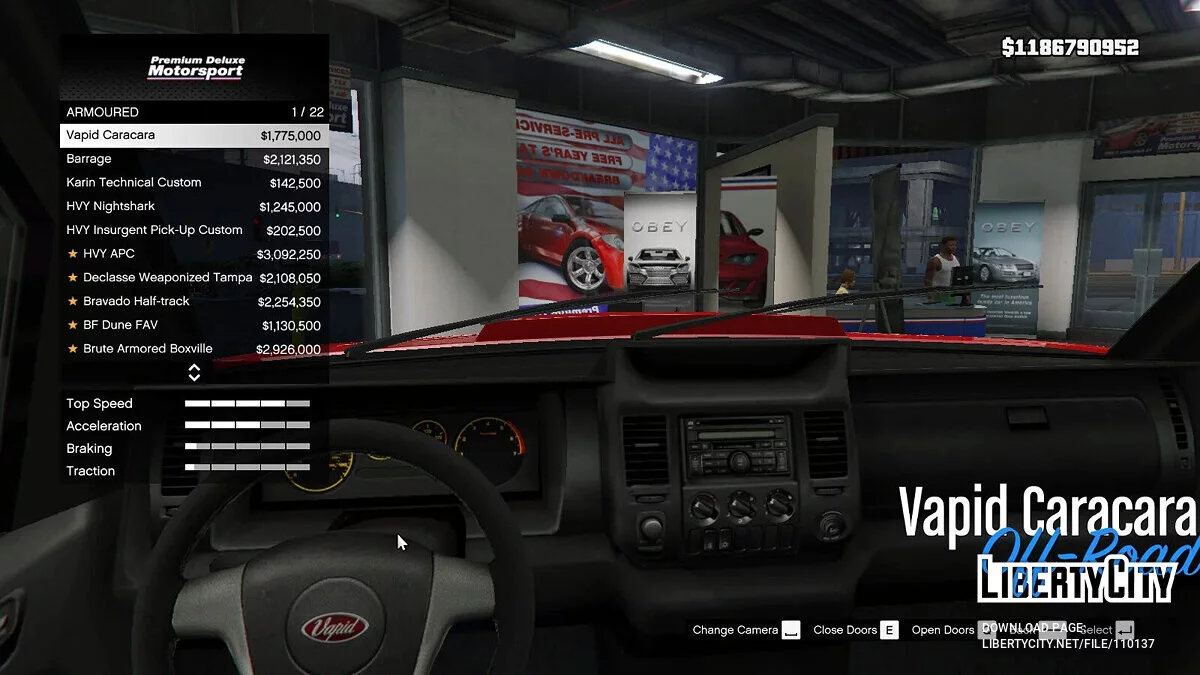Choose the Barrage vehicle
The image size is (1200, 675).
point(194,159)
